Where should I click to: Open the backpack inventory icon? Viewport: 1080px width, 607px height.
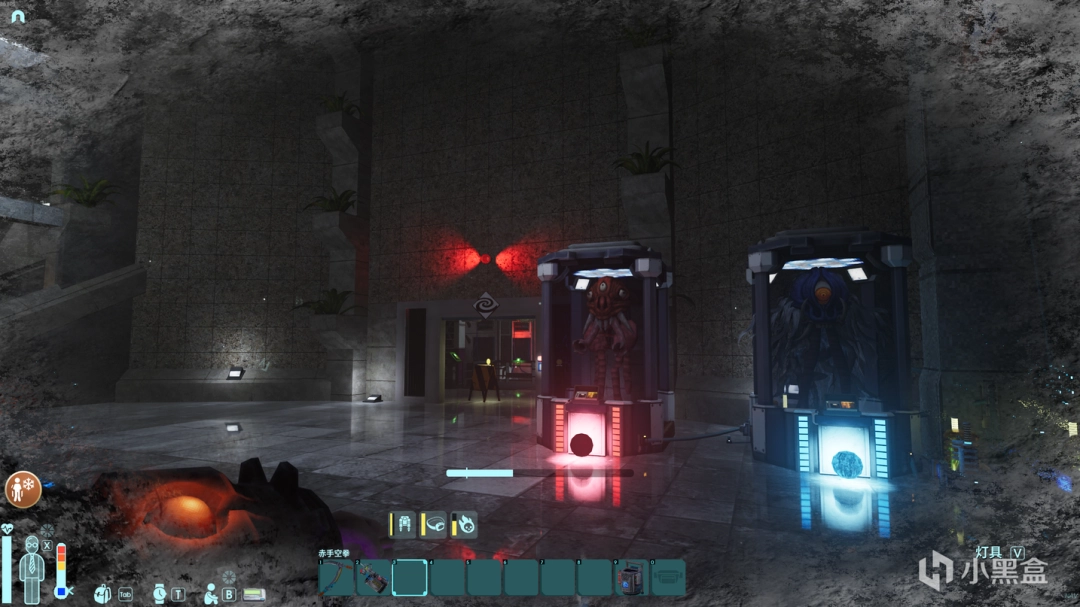103,593
